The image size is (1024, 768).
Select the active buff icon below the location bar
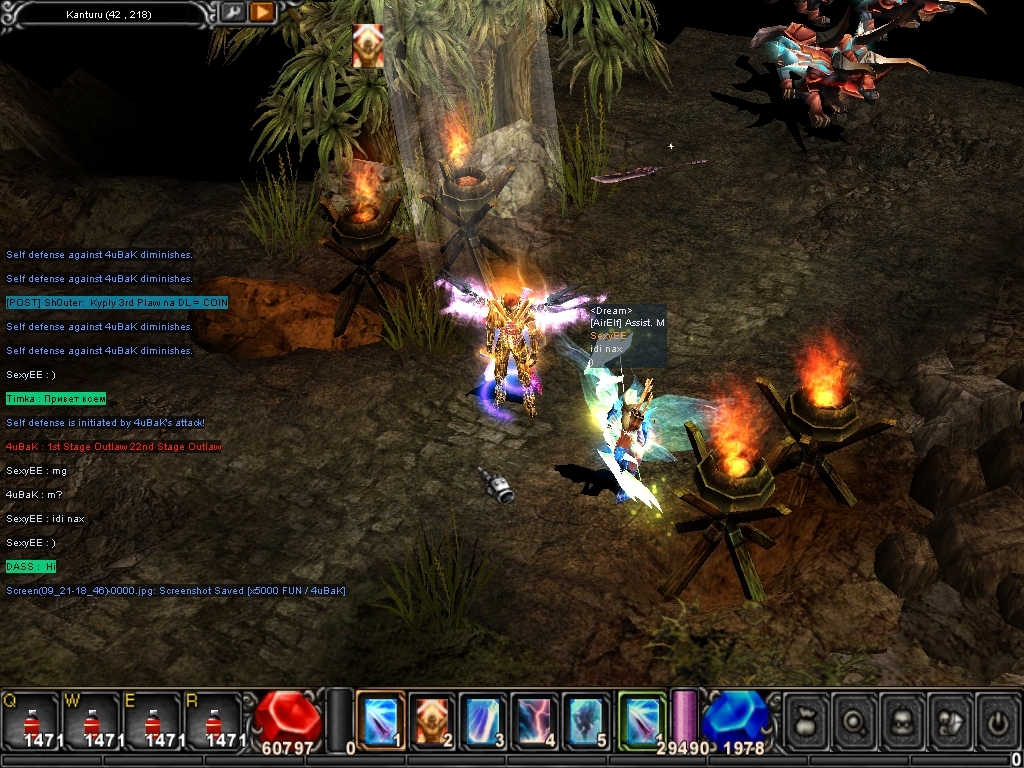[368, 46]
